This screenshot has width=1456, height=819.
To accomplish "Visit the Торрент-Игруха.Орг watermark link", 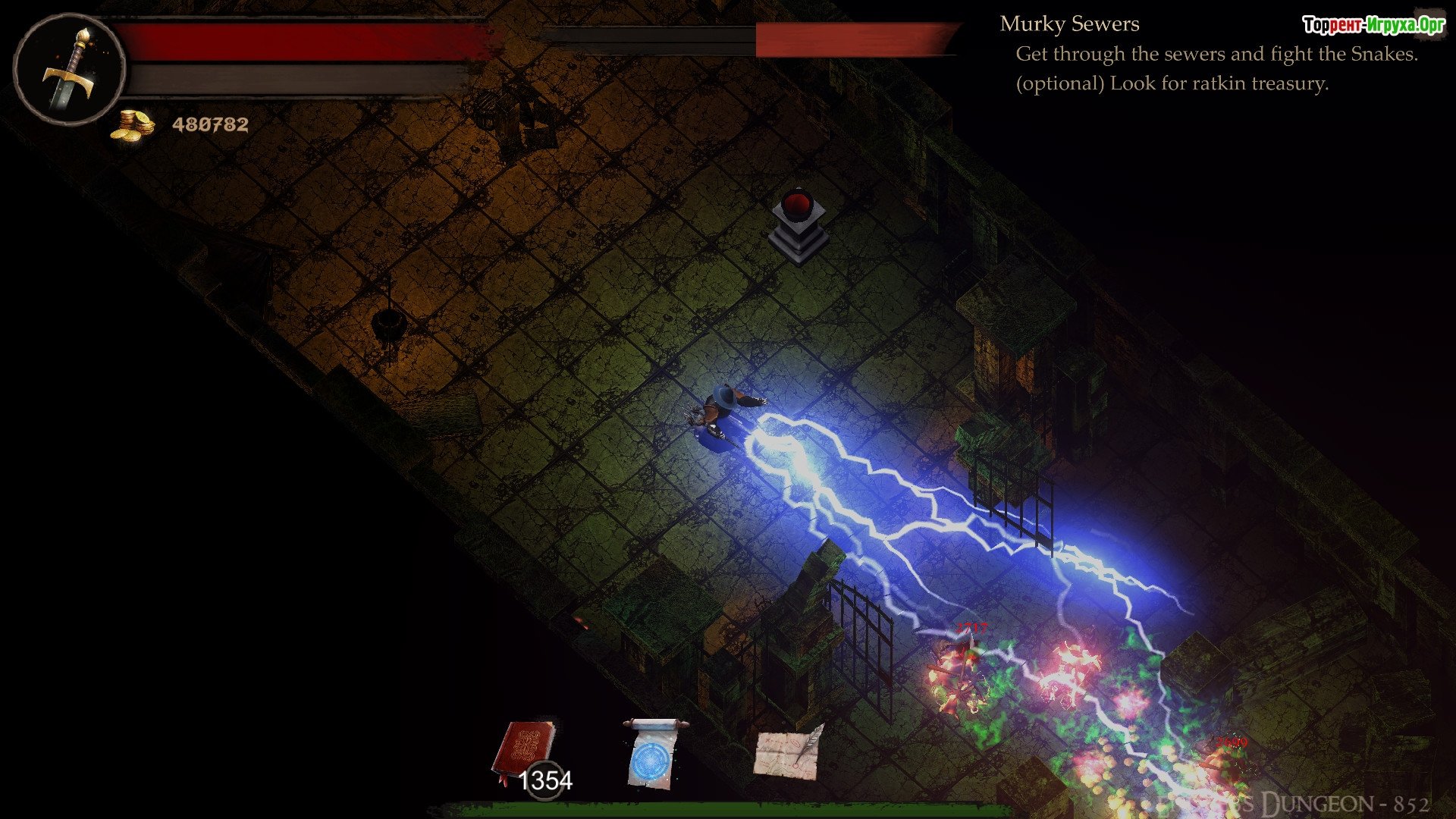I will [x=1373, y=25].
